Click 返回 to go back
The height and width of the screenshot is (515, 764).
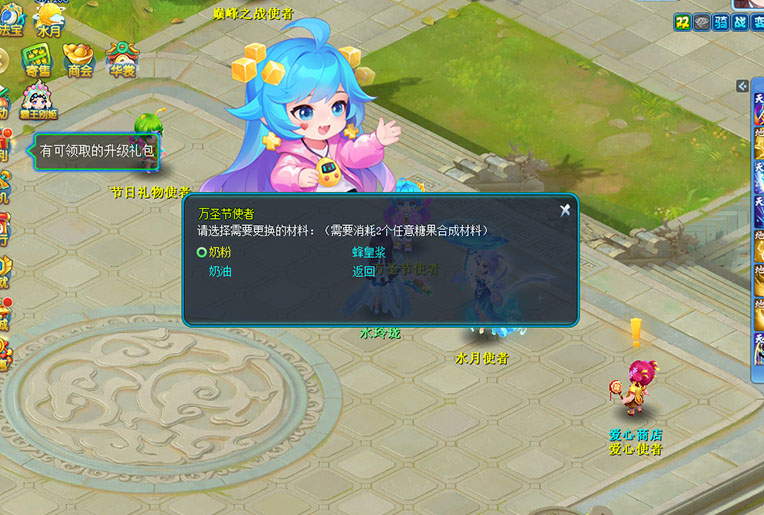(363, 271)
